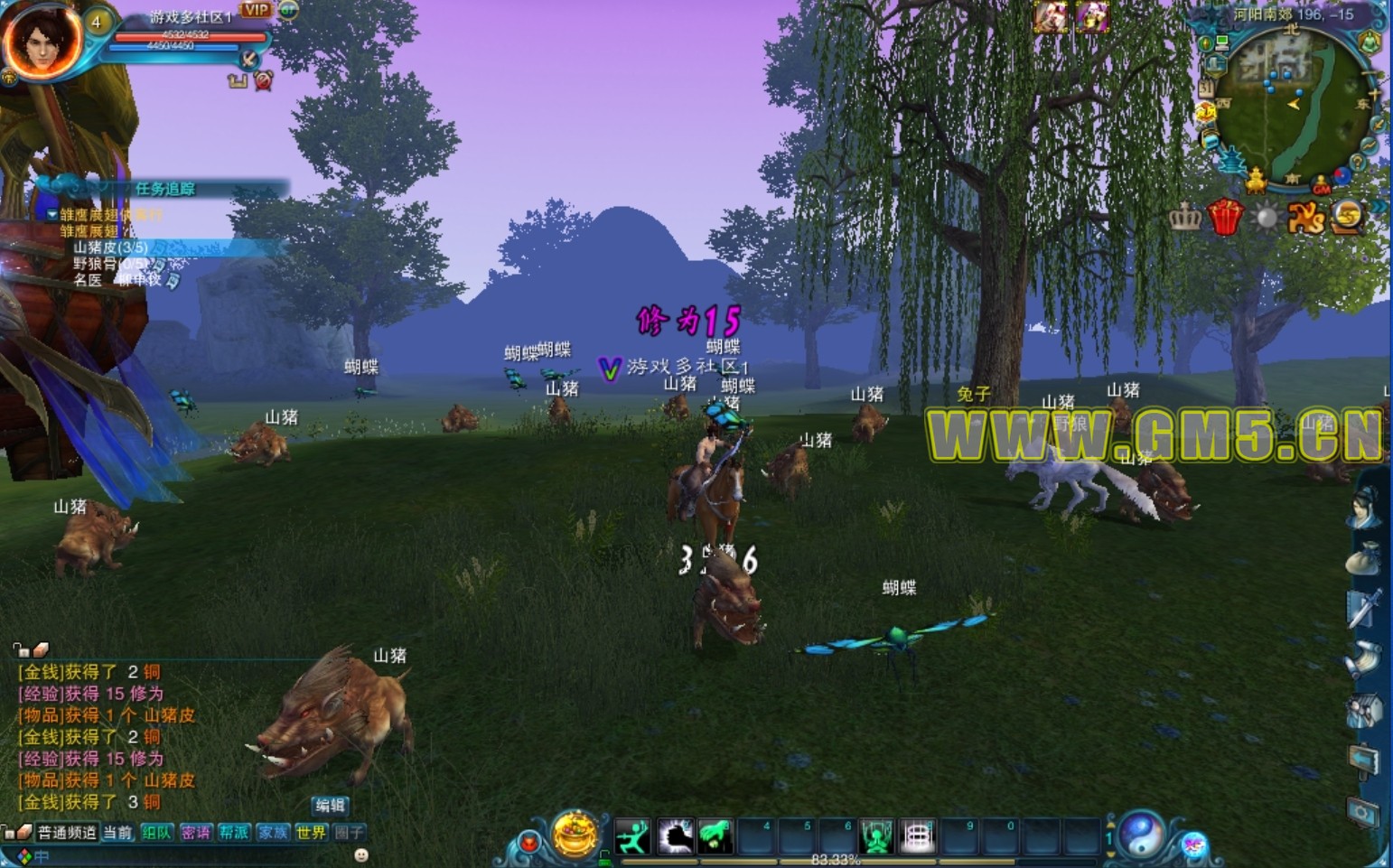Click the orange VS icon
This screenshot has width=1393, height=868.
click(x=1305, y=218)
